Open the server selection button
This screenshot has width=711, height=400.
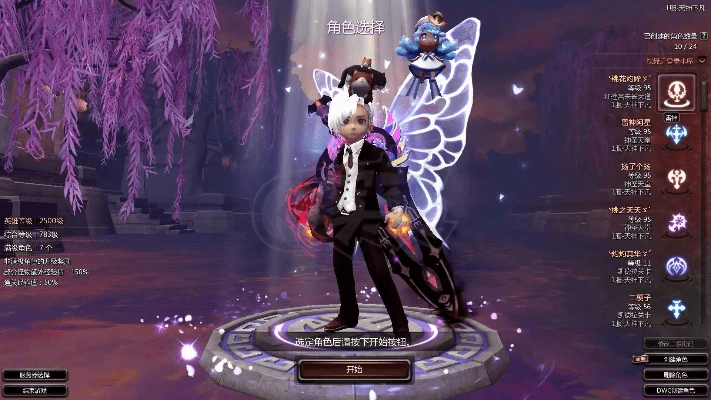tap(34, 375)
